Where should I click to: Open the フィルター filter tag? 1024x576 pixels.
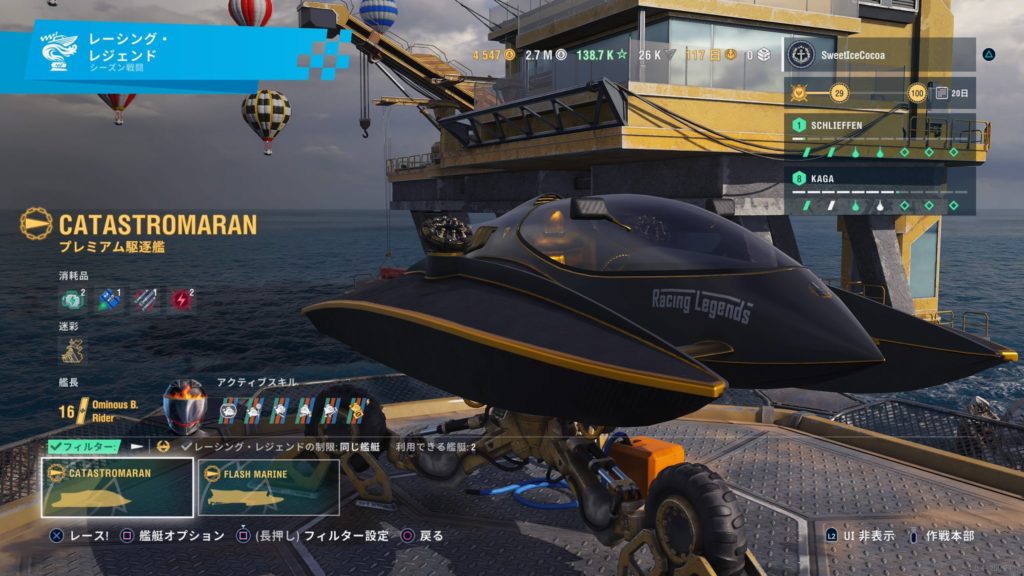83,446
